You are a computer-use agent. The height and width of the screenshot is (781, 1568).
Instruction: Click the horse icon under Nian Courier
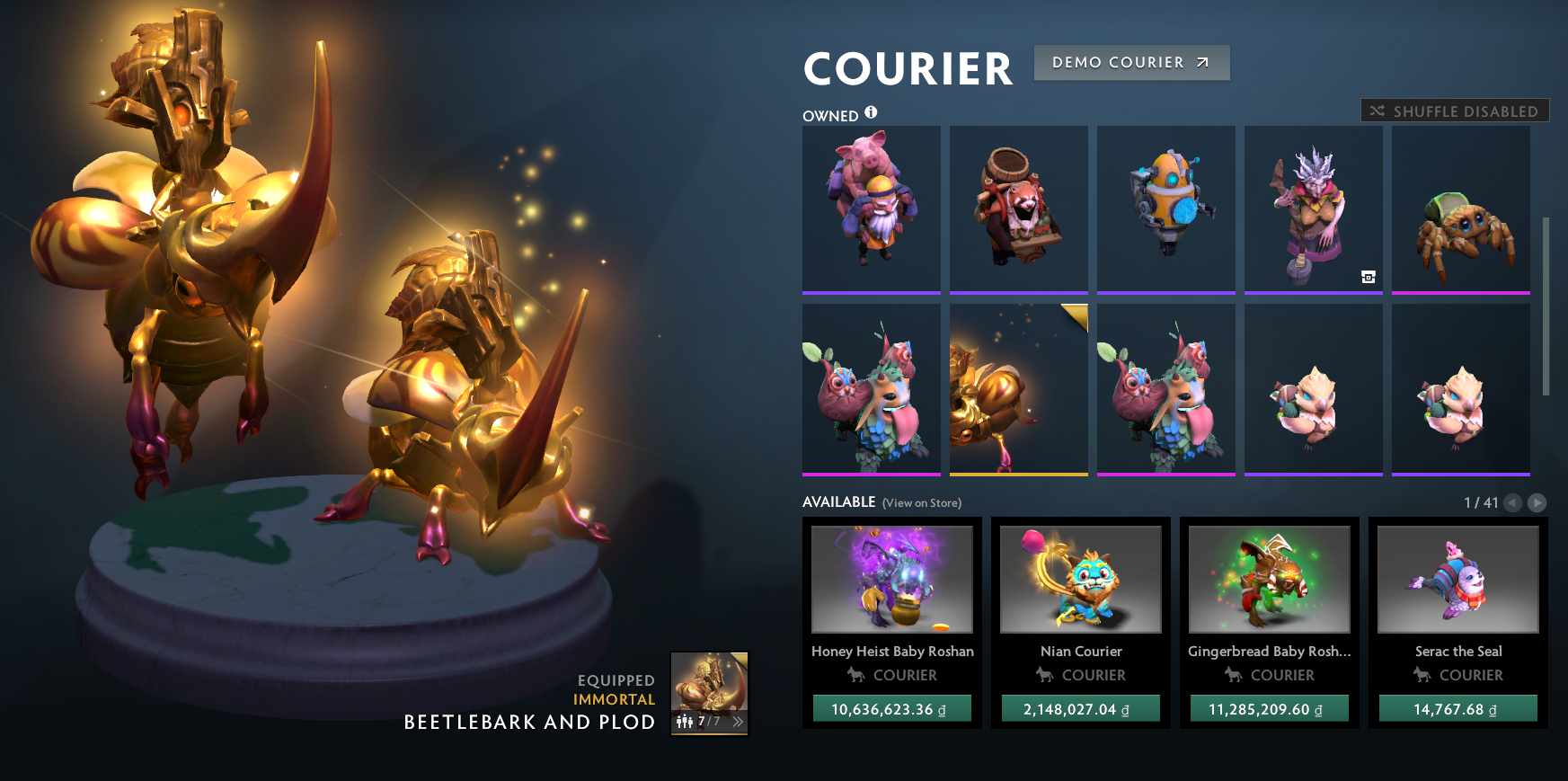[x=1047, y=675]
